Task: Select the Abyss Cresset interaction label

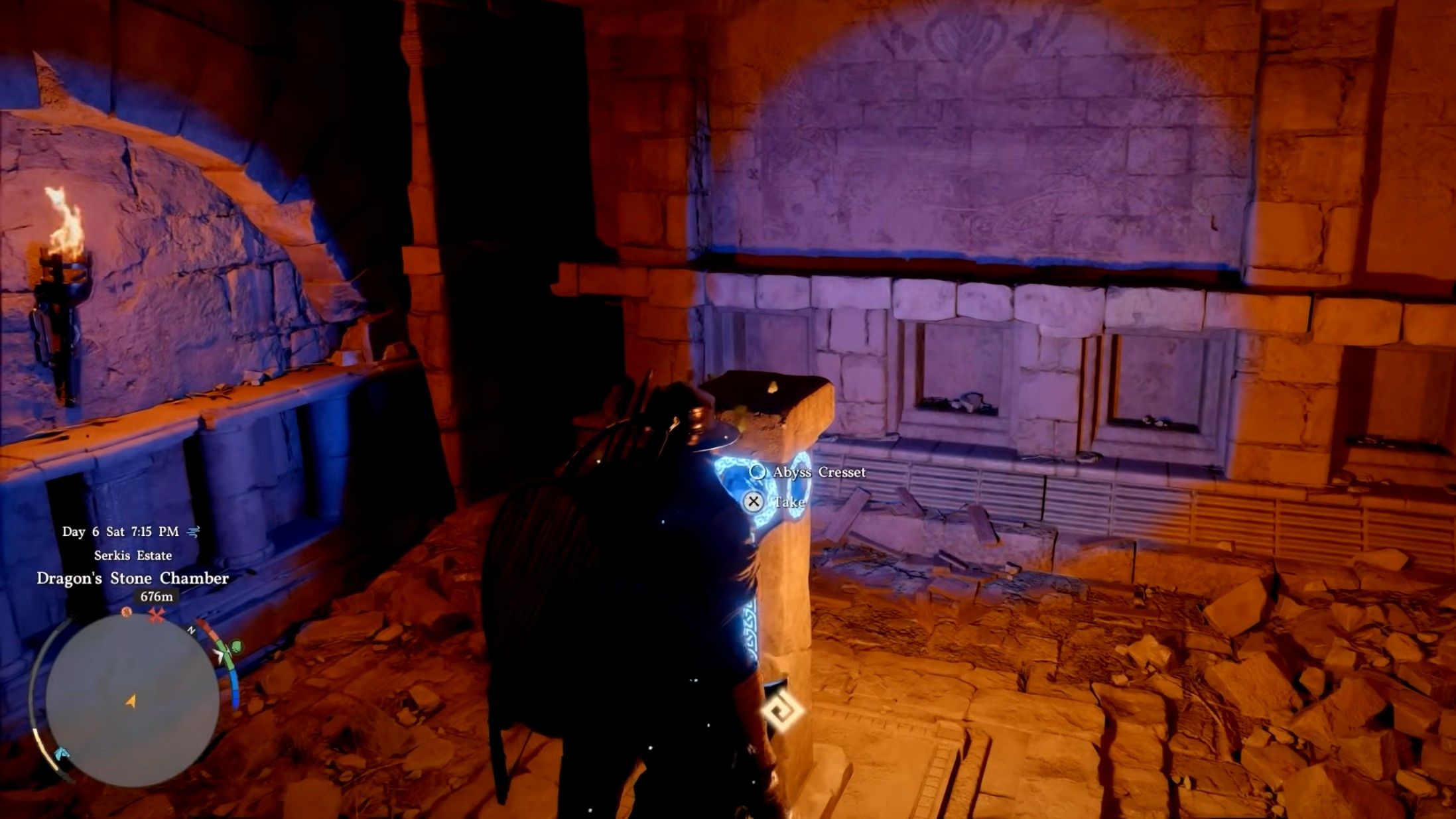Action: click(819, 472)
